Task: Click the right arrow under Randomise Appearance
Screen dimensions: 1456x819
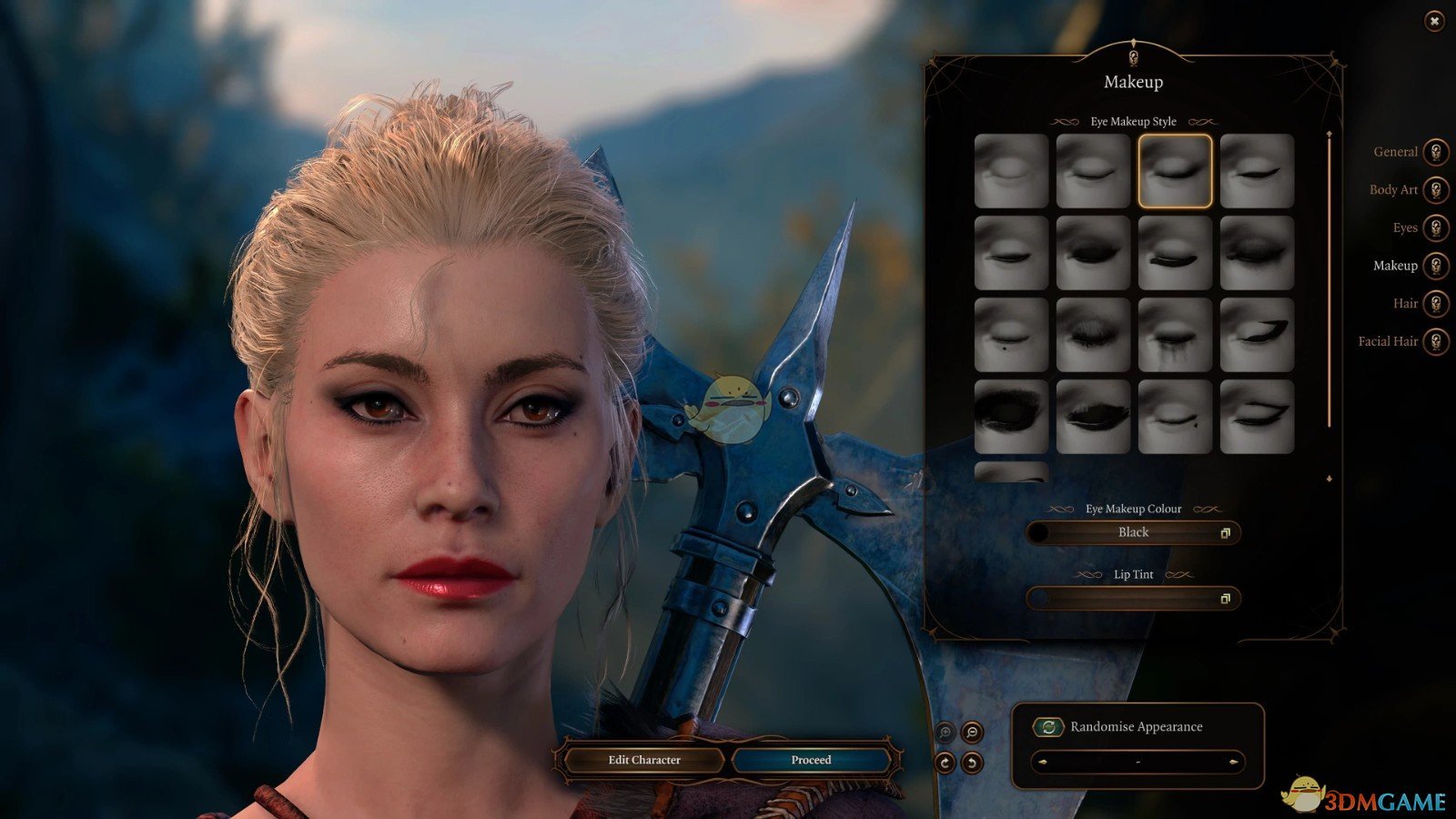Action: [x=1233, y=762]
